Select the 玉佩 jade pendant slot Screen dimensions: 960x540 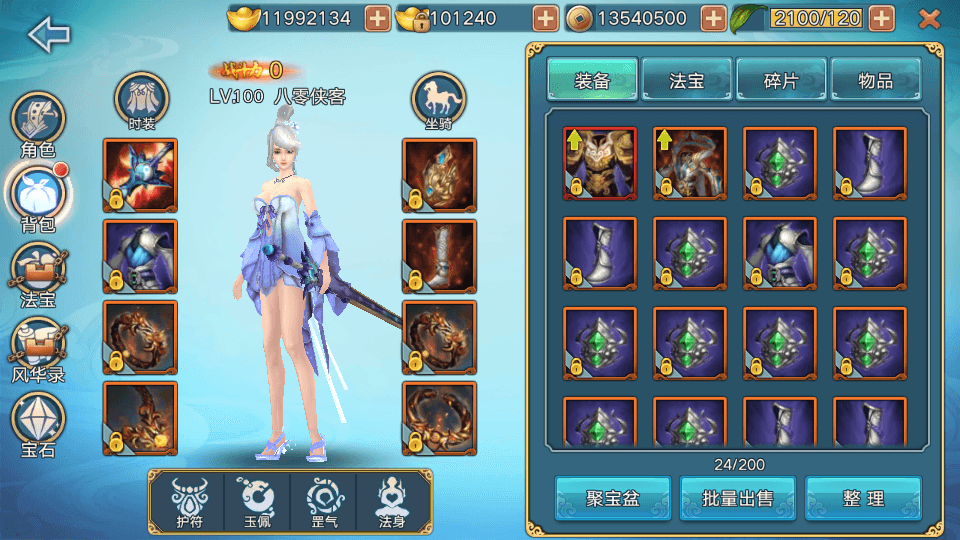point(255,501)
